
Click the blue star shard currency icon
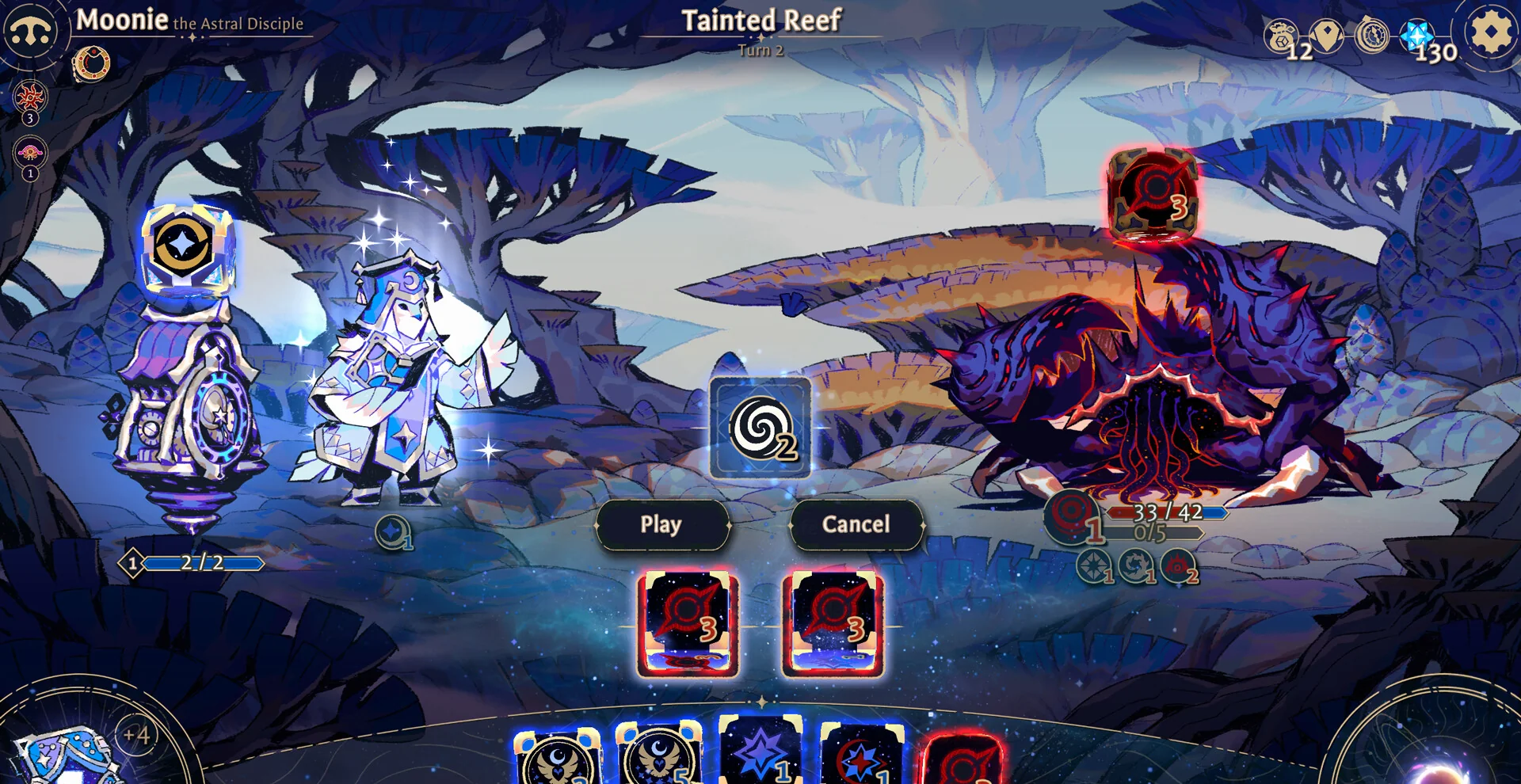click(1416, 36)
